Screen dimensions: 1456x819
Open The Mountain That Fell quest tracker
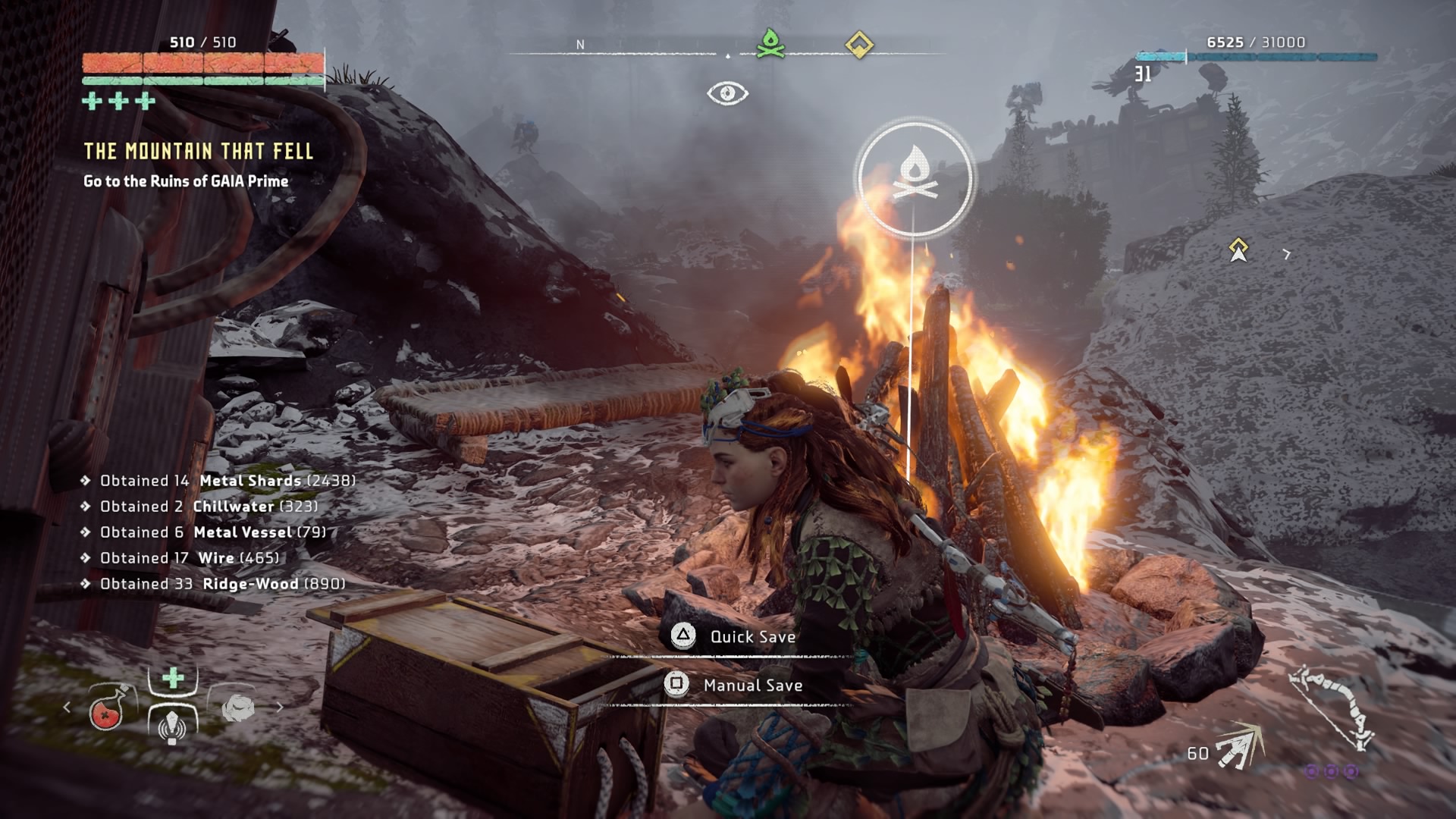point(198,152)
